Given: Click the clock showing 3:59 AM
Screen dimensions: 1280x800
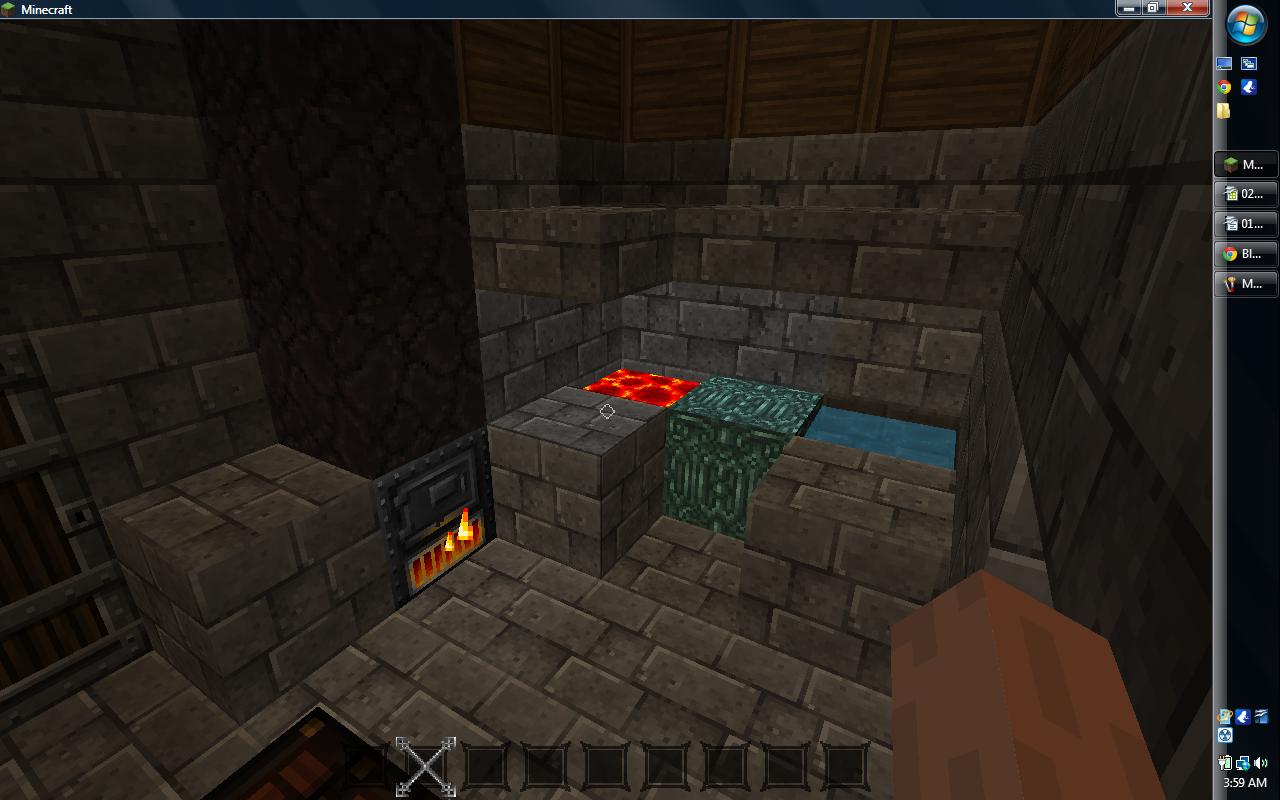Looking at the screenshot, I should 1245,782.
